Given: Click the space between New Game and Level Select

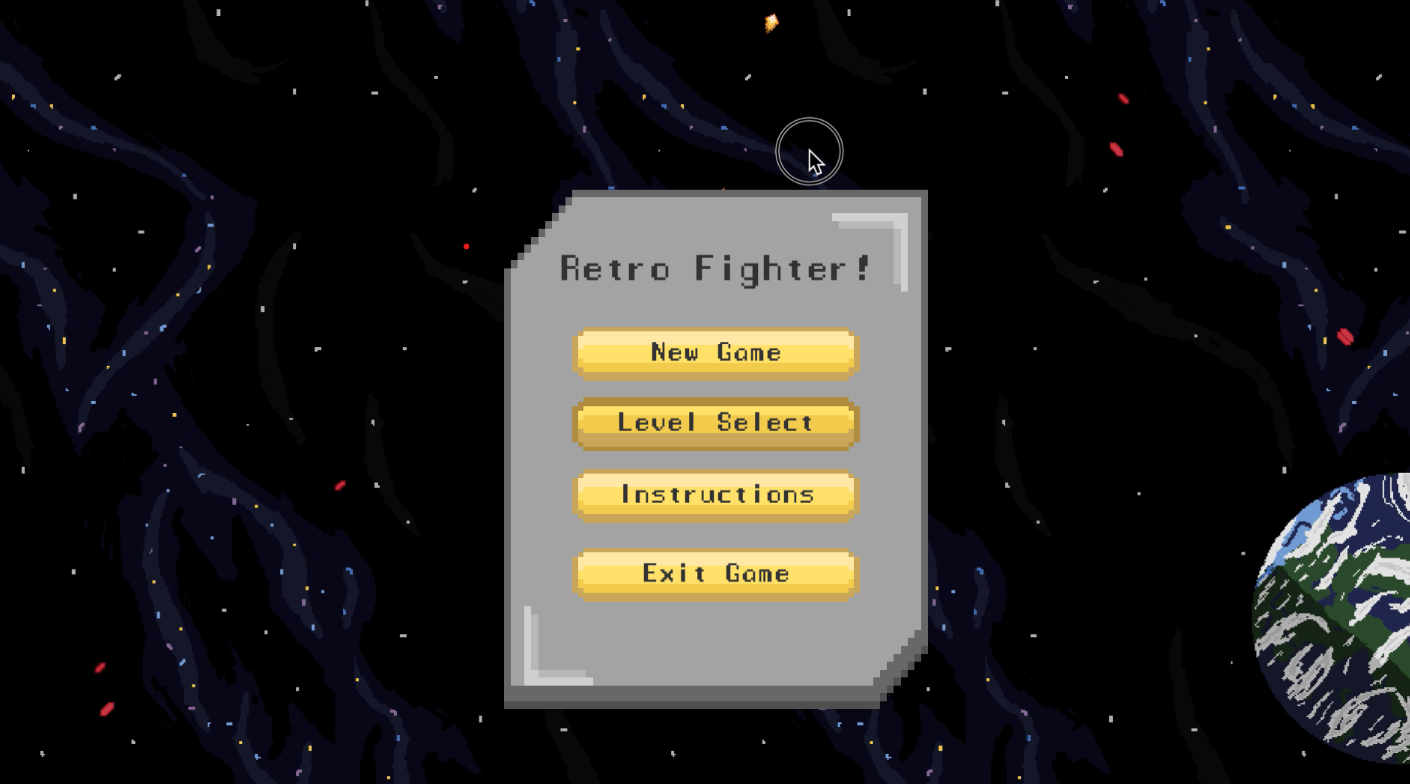Looking at the screenshot, I should pos(714,388).
